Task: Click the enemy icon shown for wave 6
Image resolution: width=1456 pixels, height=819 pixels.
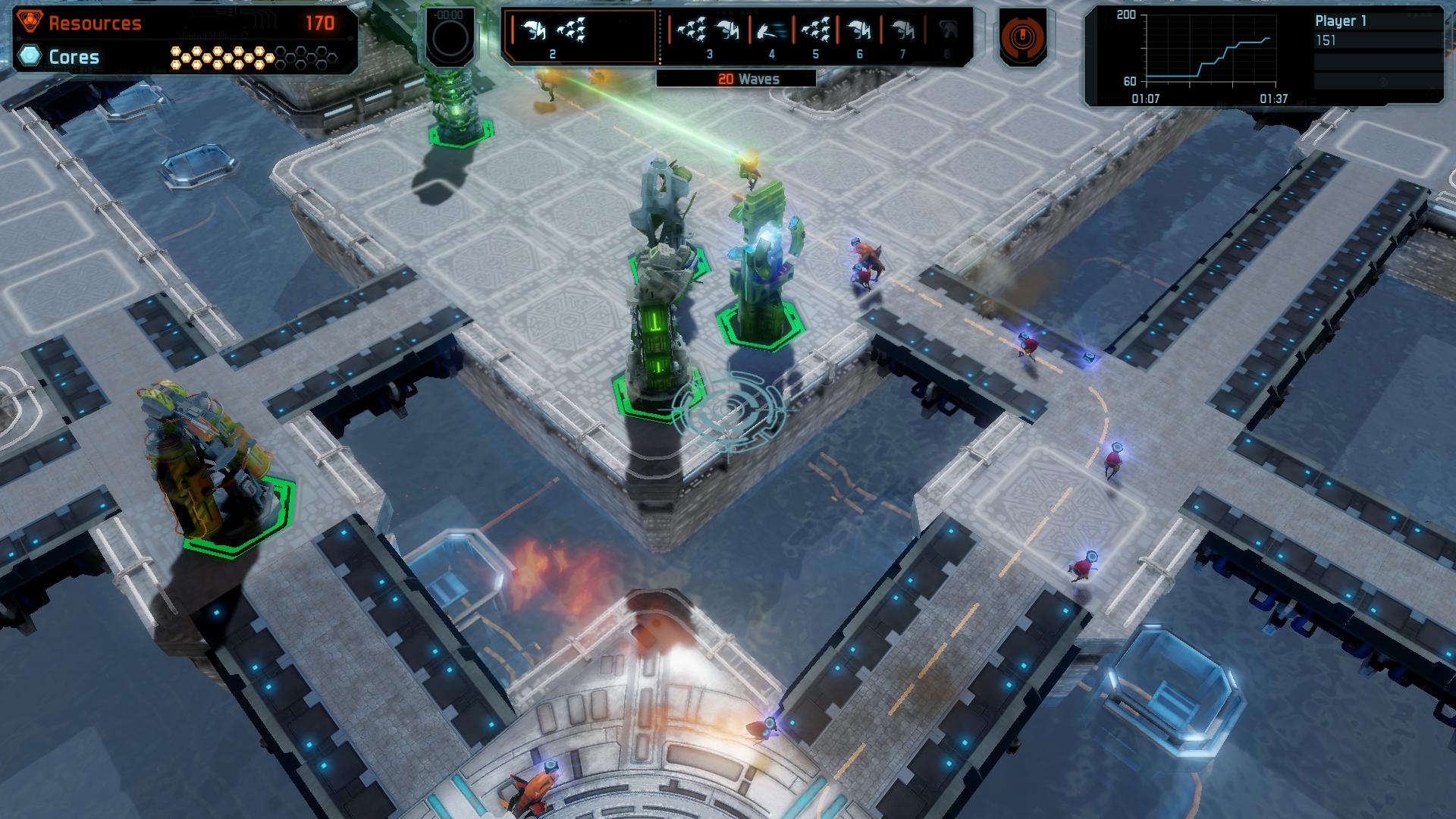Action: pos(858,29)
